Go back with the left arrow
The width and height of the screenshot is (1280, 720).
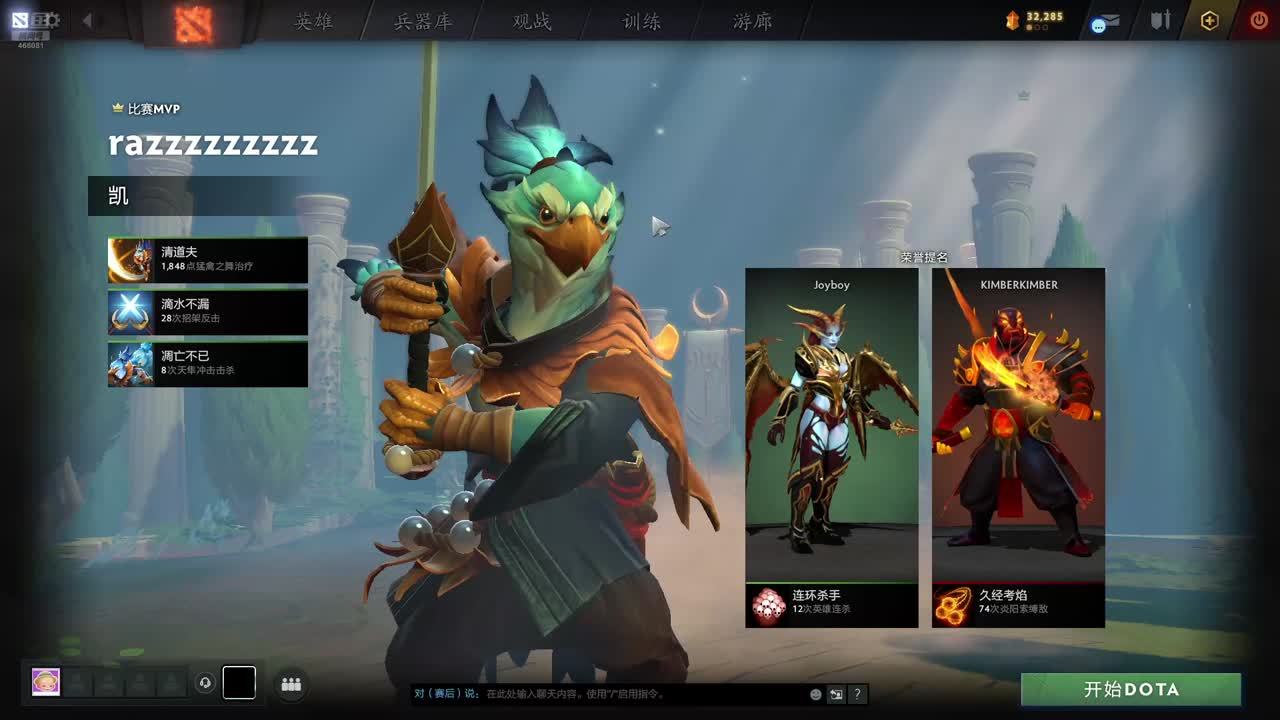pyautogui.click(x=87, y=20)
